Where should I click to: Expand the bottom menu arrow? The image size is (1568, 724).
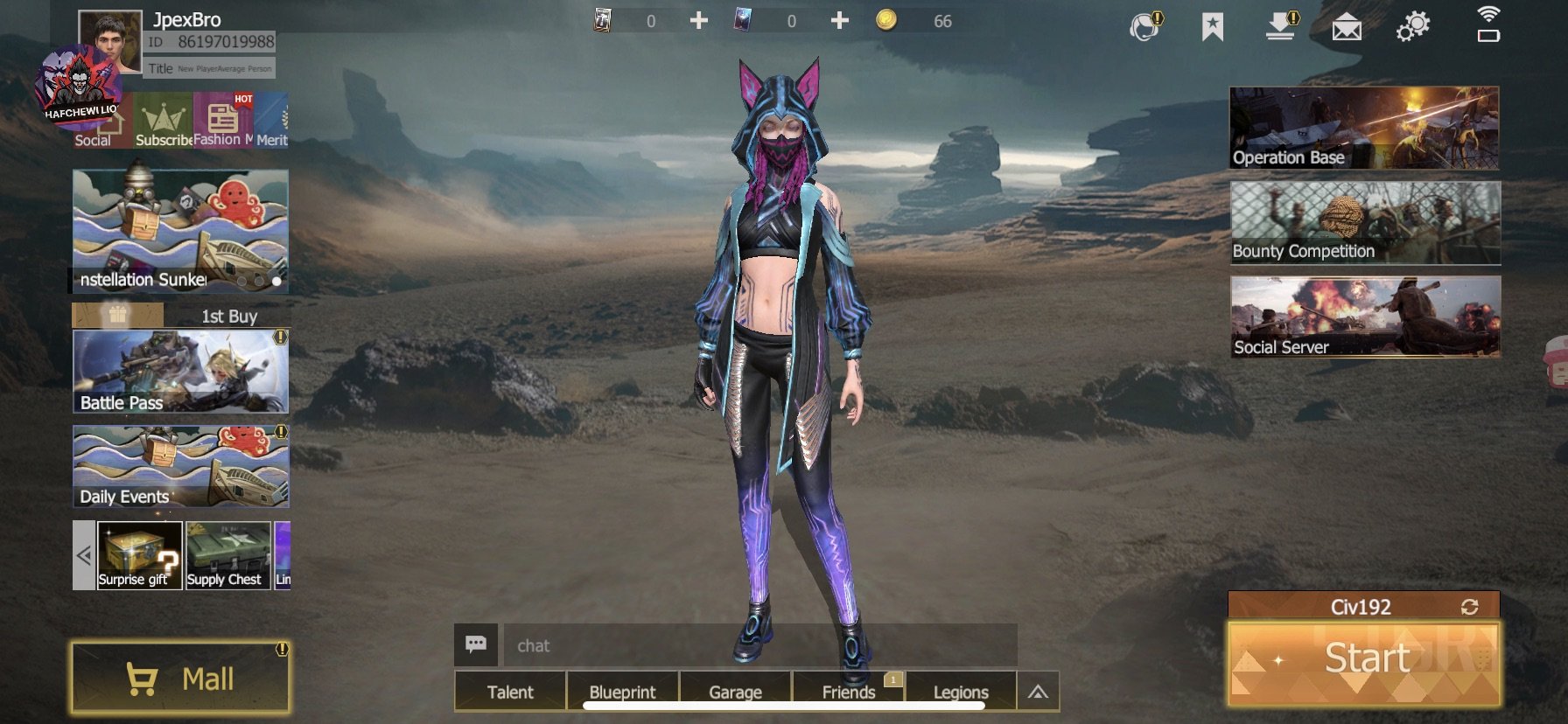click(1038, 692)
